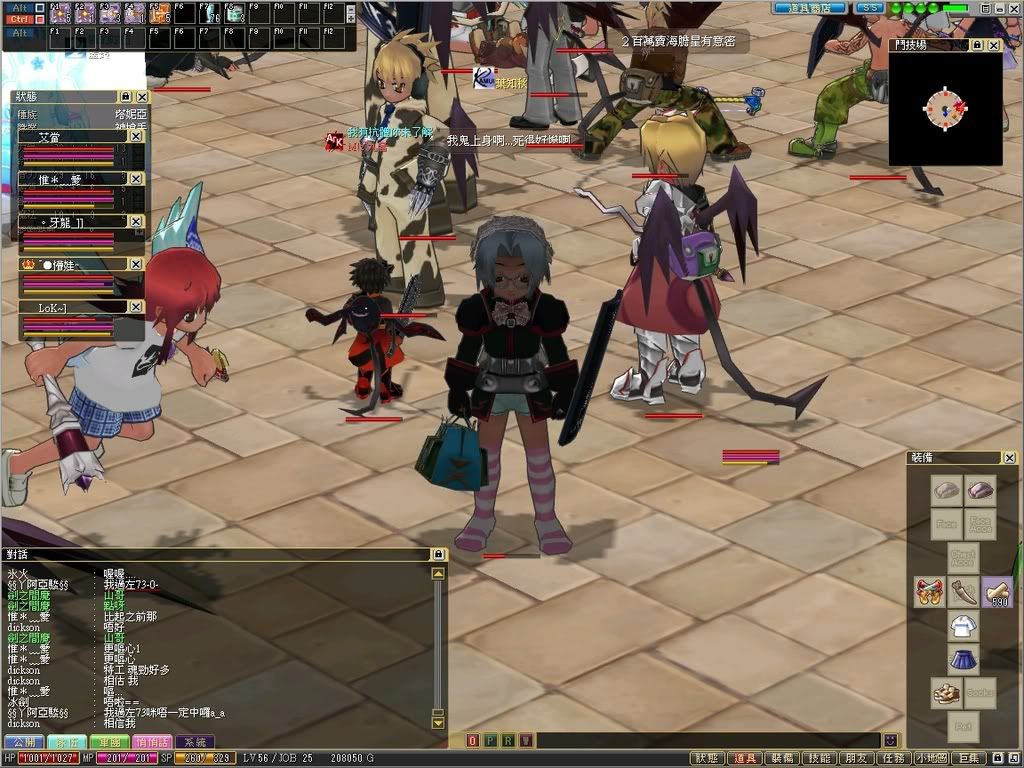The image size is (1024, 768).
Task: Close the 鬥技場 minimap window
Action: (x=993, y=45)
